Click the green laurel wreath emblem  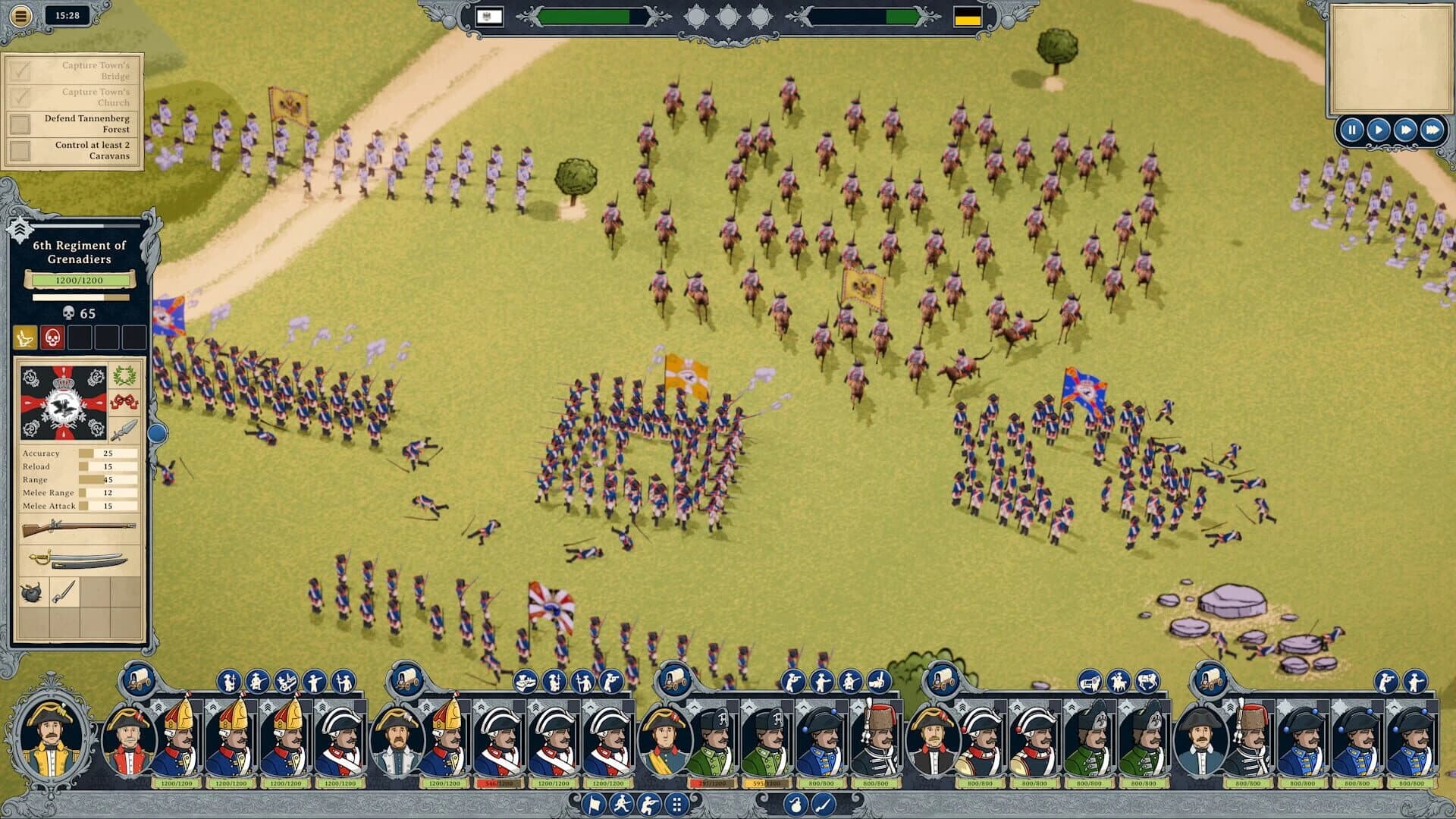pyautogui.click(x=124, y=376)
